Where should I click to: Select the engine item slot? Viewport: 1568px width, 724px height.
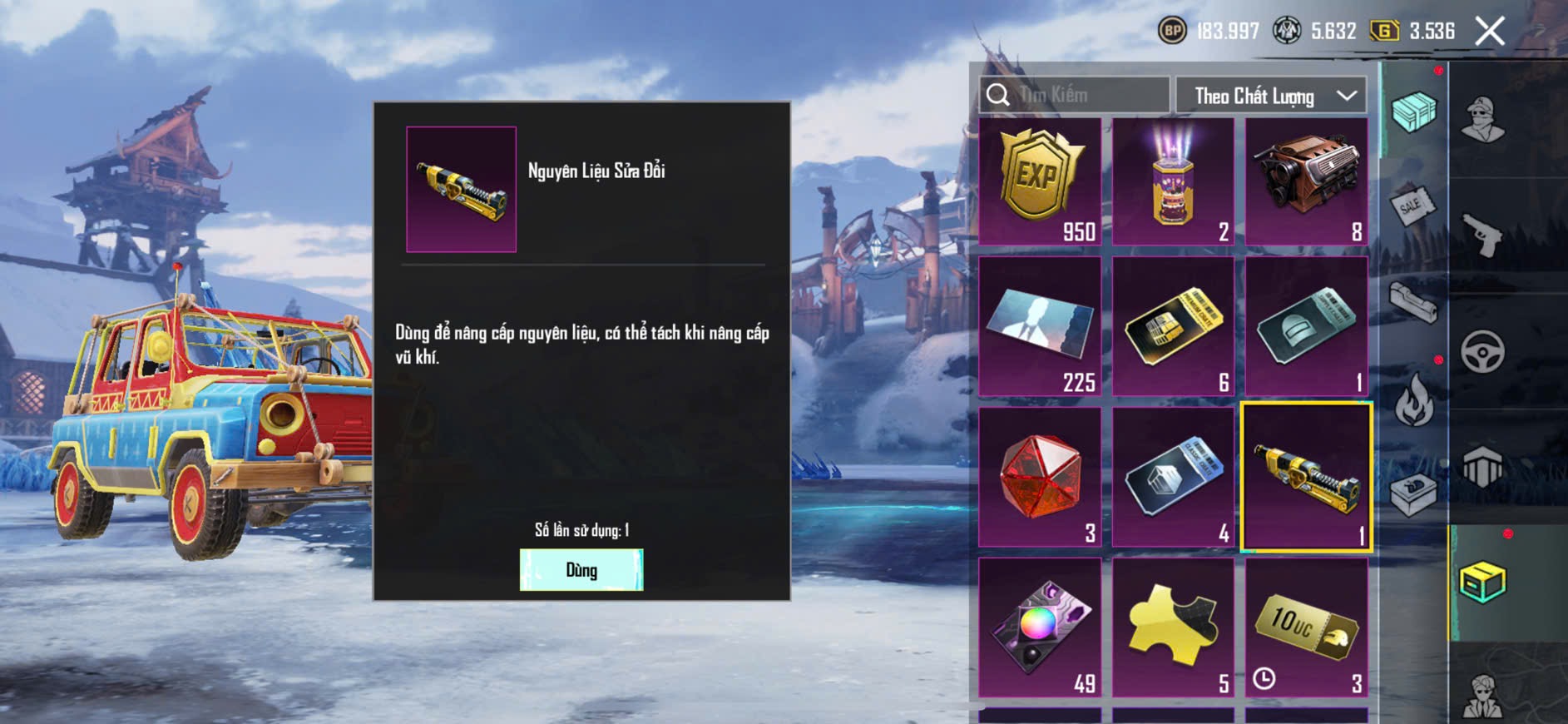[x=1306, y=181]
